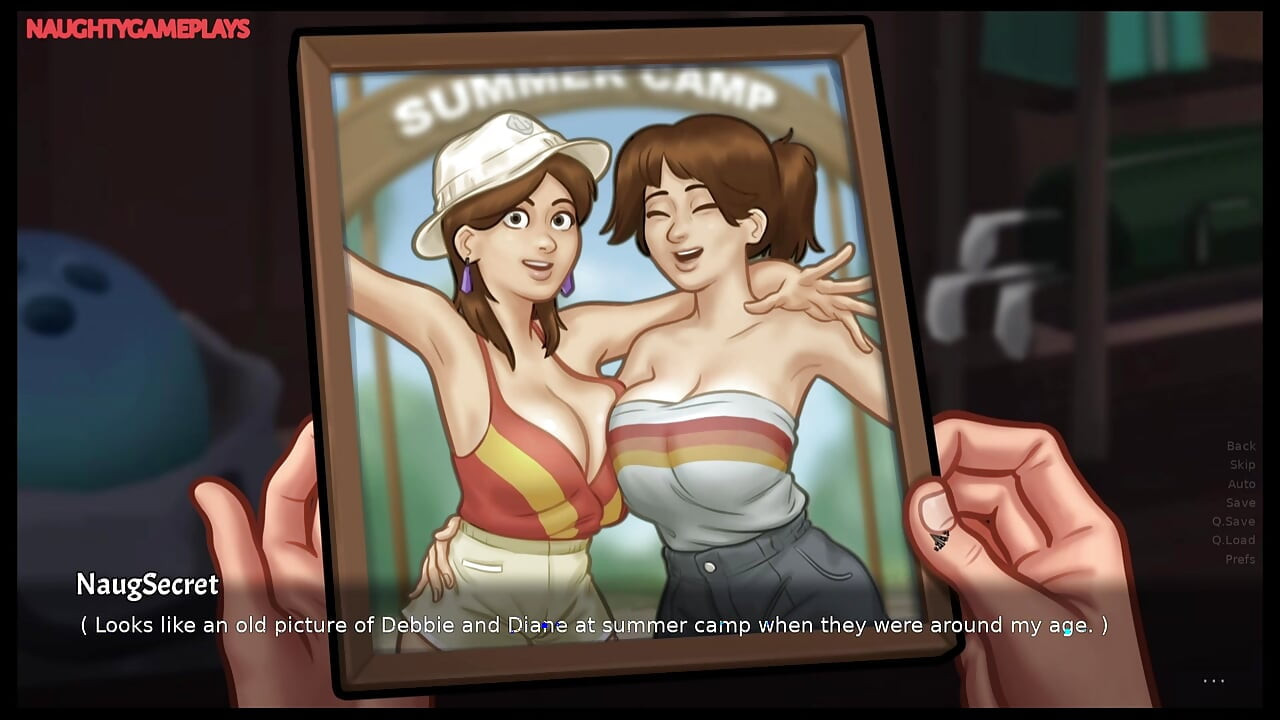This screenshot has width=1280, height=720.
Task: Select the speaker name NaugSecret
Action: pyautogui.click(x=146, y=586)
